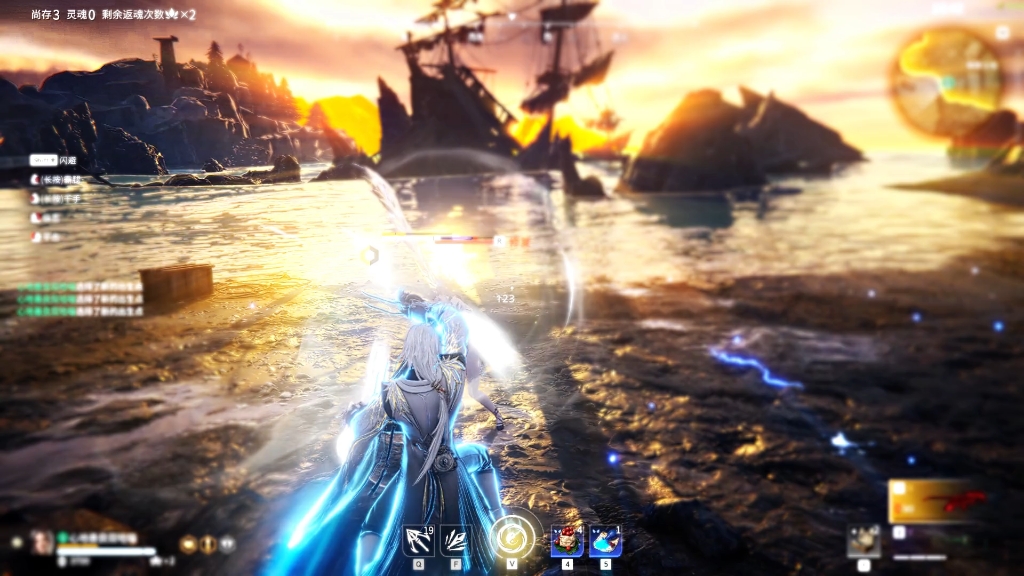Screen dimensions: 1024x576
Task: Use the red consumable in slot 4
Action: point(567,540)
